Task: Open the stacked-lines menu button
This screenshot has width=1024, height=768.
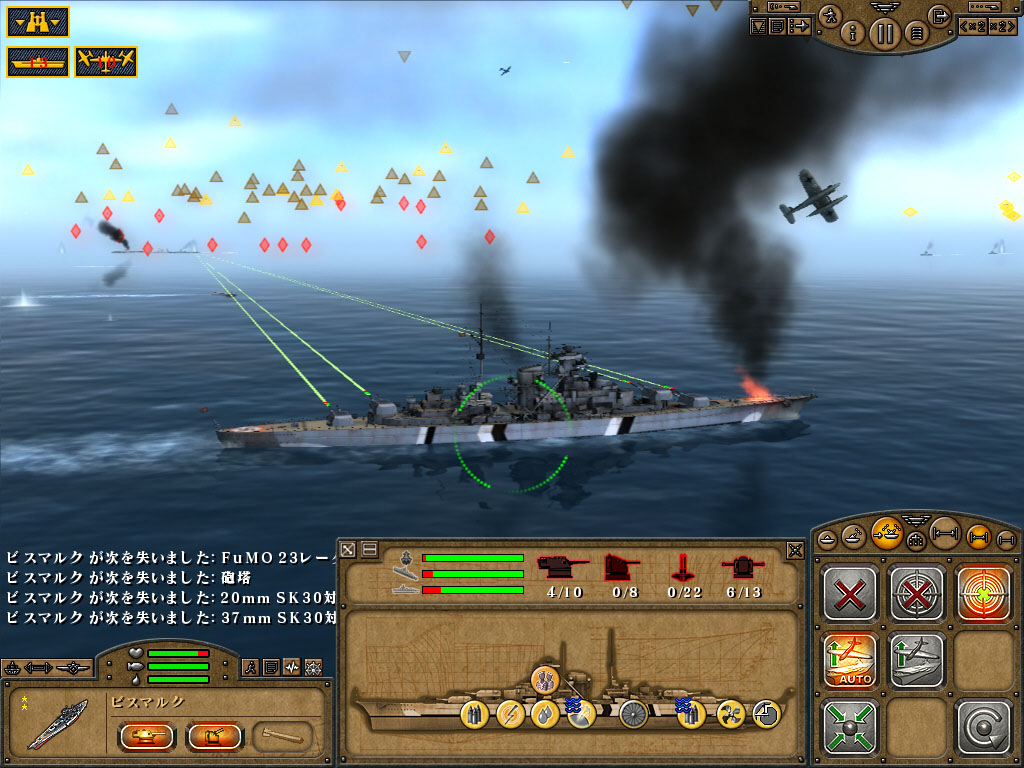Action: tap(914, 35)
